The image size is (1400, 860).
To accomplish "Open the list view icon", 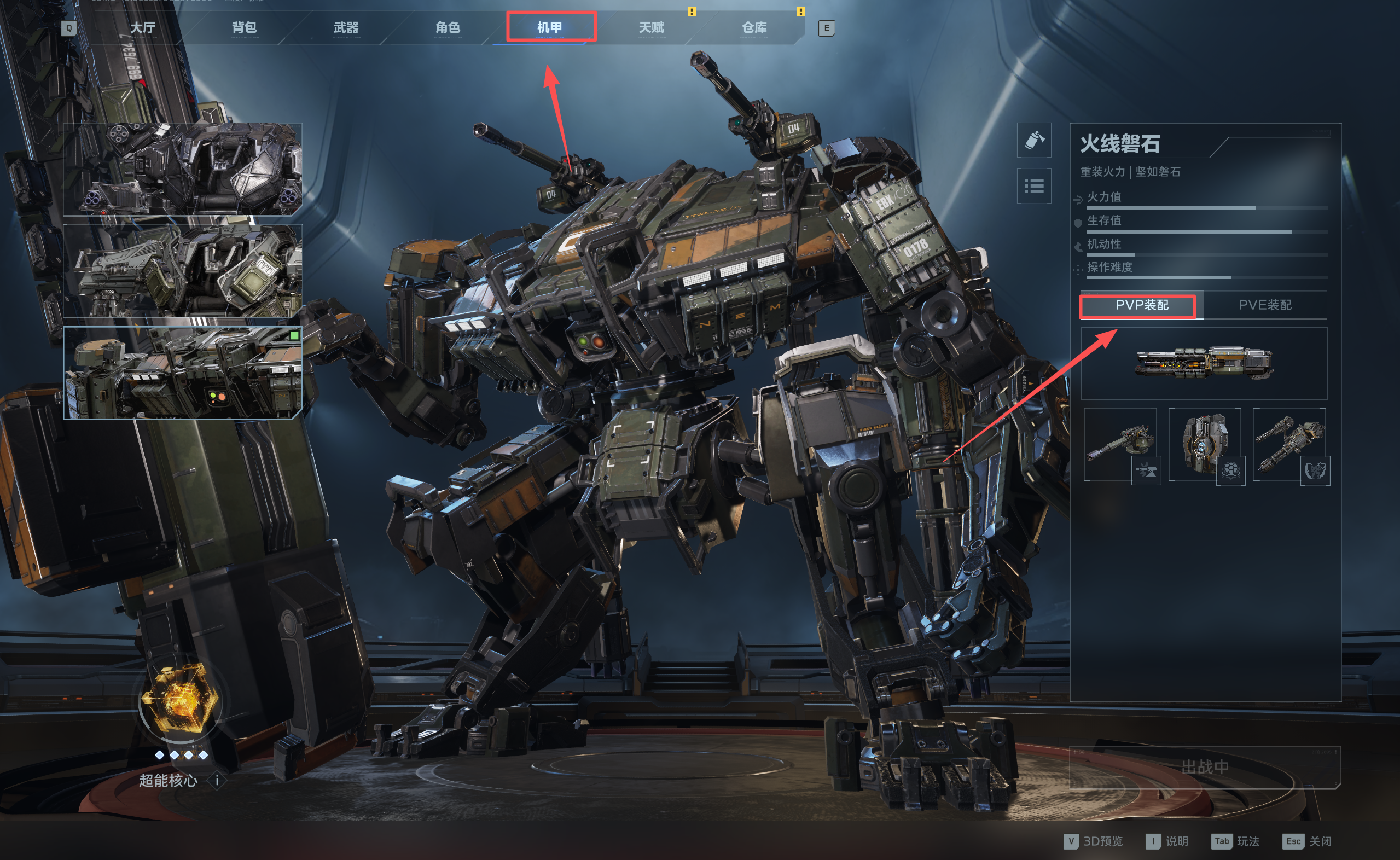I will tap(1034, 186).
